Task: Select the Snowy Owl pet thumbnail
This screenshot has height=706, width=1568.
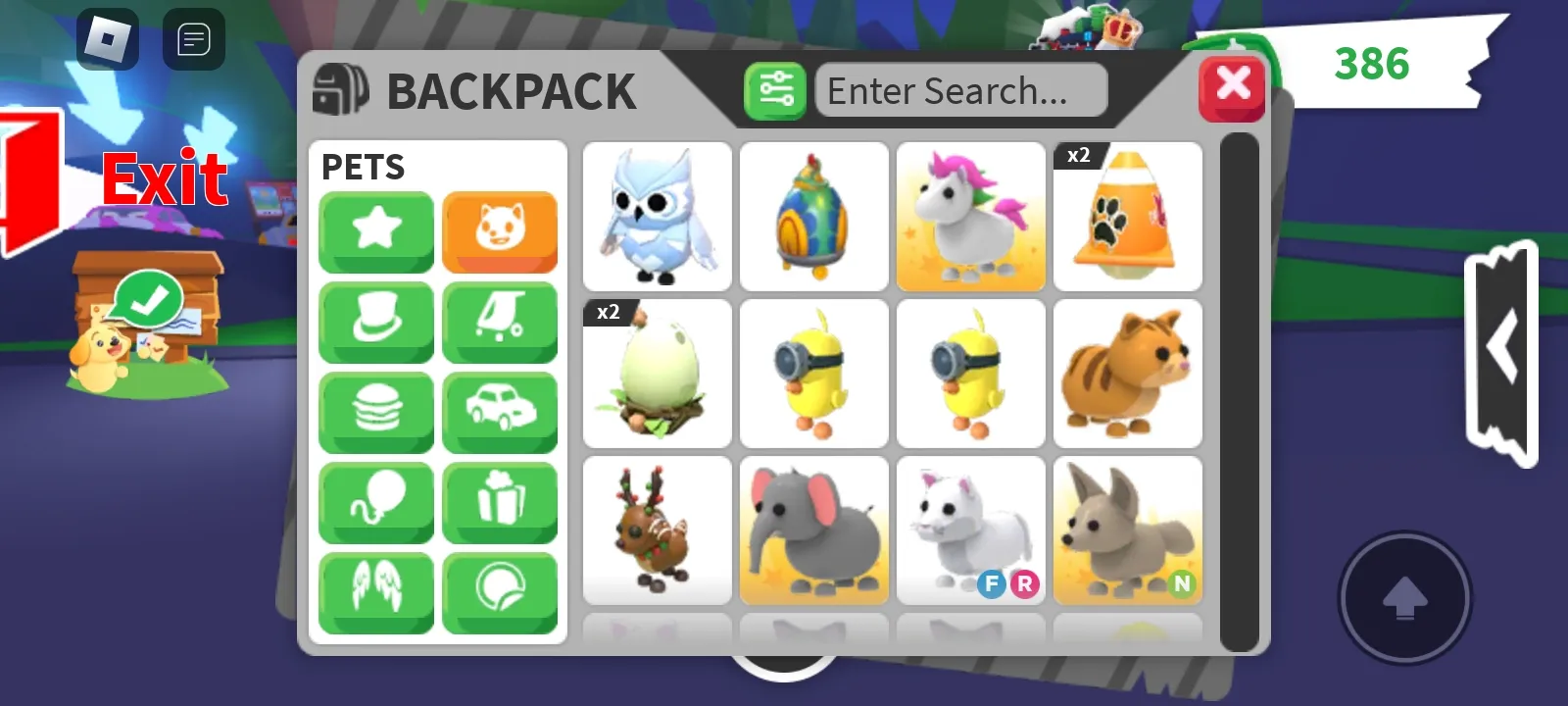Action: (657, 217)
